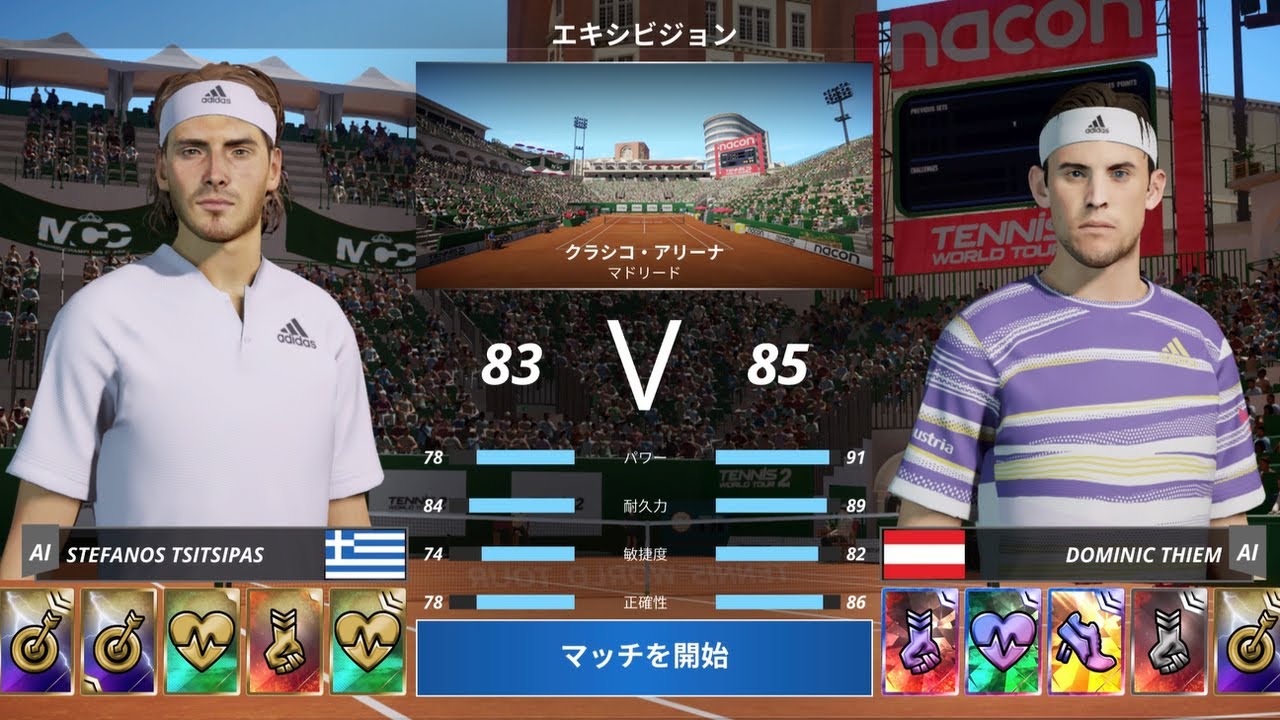Choose Tsitsipas's gold fist skill card
Image resolution: width=1280 pixels, height=720 pixels.
tap(284, 641)
